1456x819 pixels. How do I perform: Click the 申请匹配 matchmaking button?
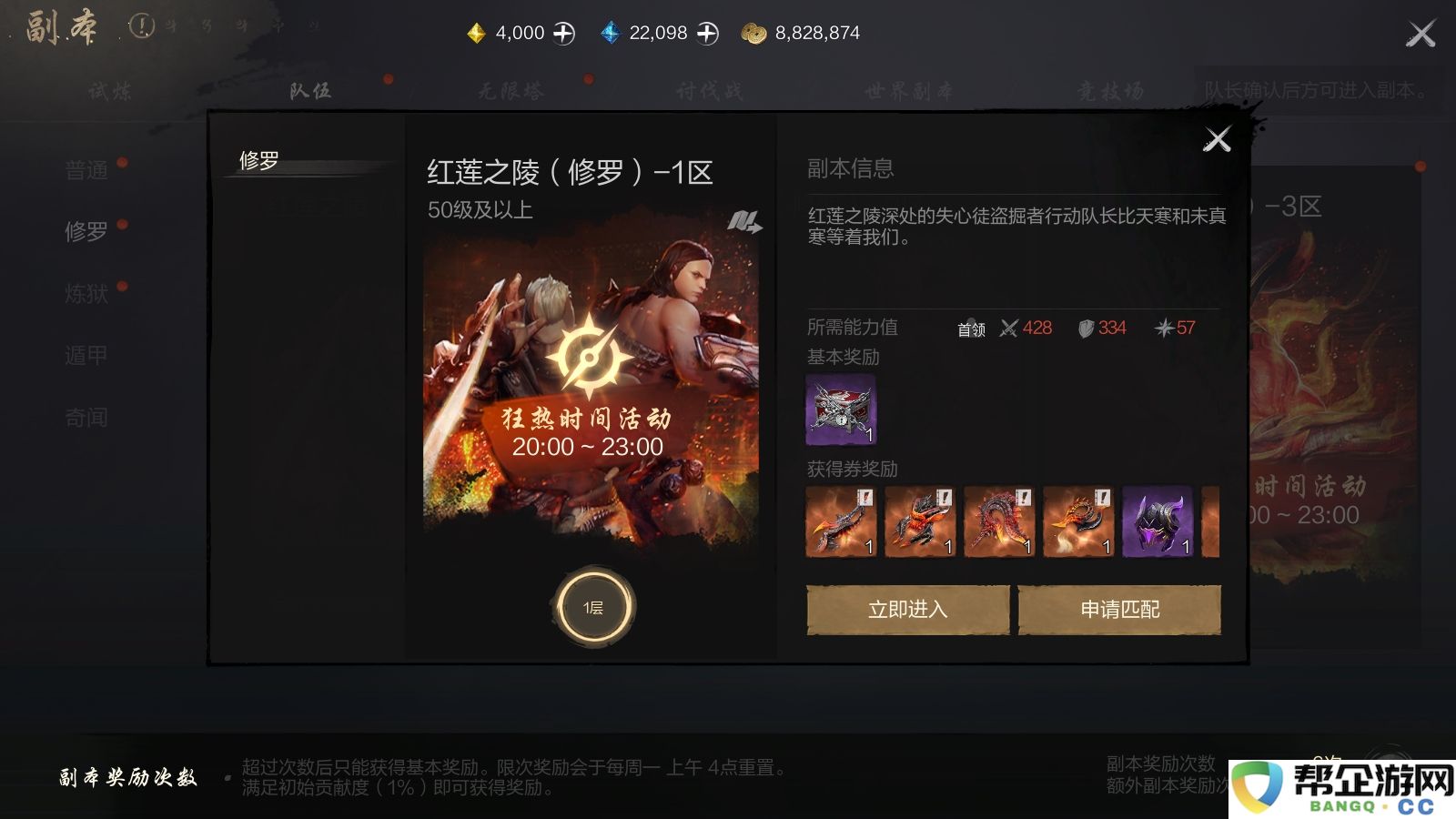pyautogui.click(x=1119, y=610)
